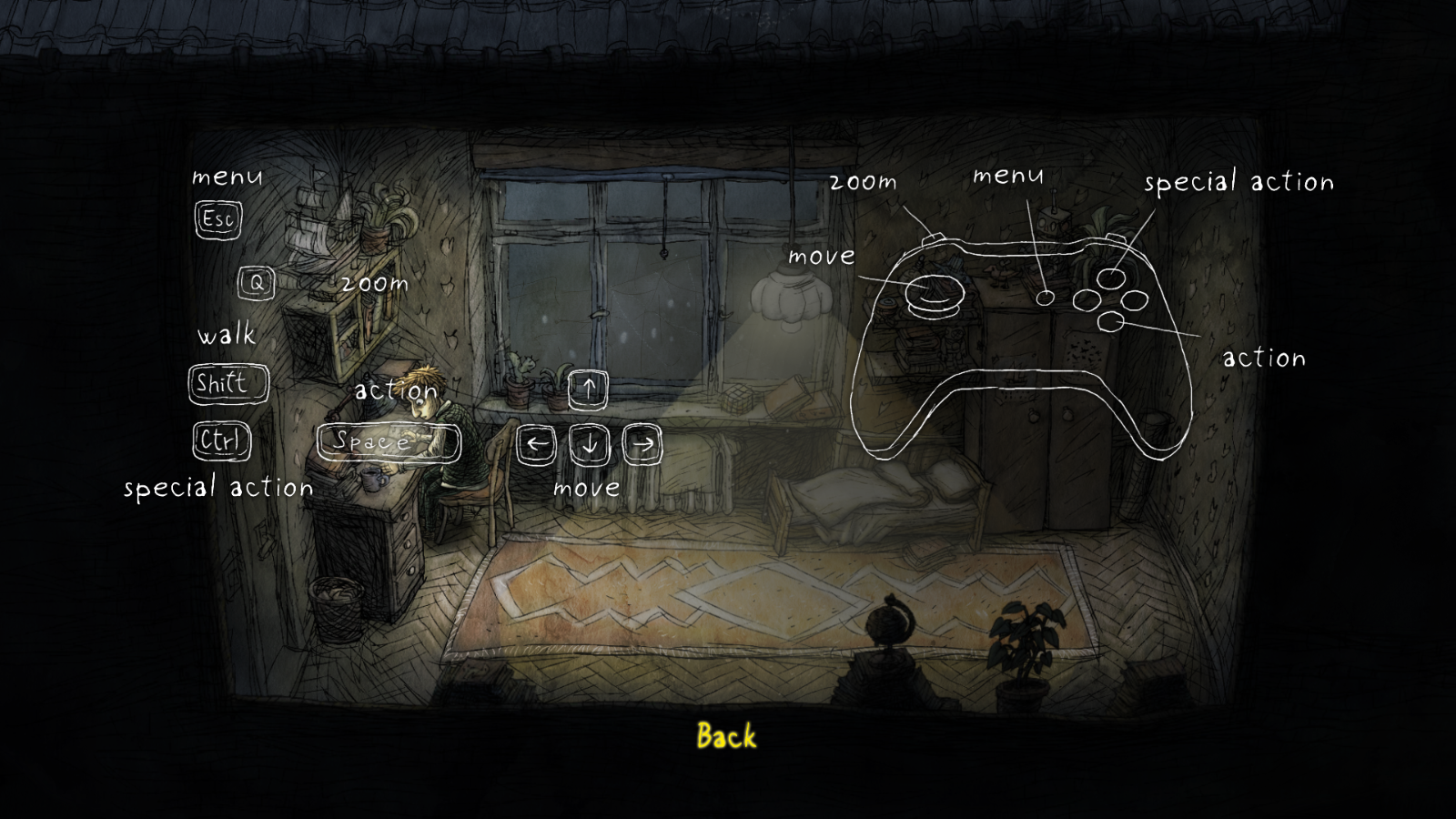Screen dimensions: 1456x819
Task: Click the Ctrl key for special action
Action: 220,442
